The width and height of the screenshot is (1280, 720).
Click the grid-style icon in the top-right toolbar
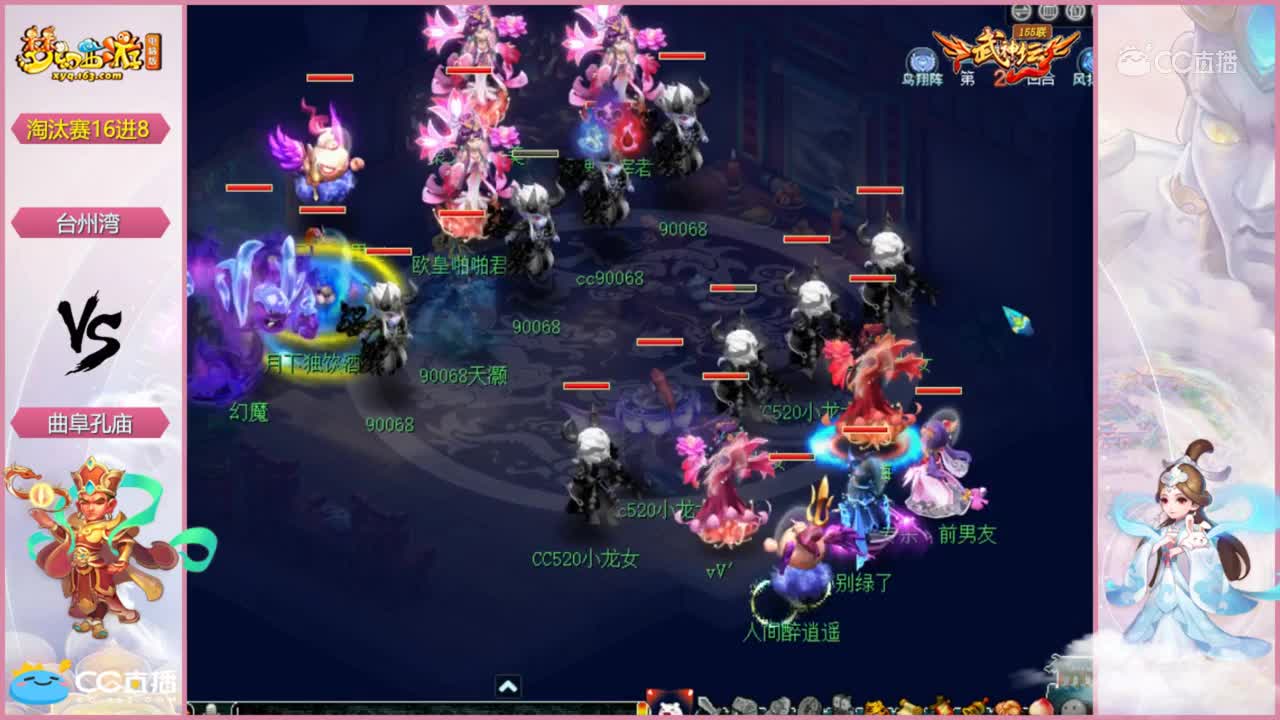coord(1047,12)
